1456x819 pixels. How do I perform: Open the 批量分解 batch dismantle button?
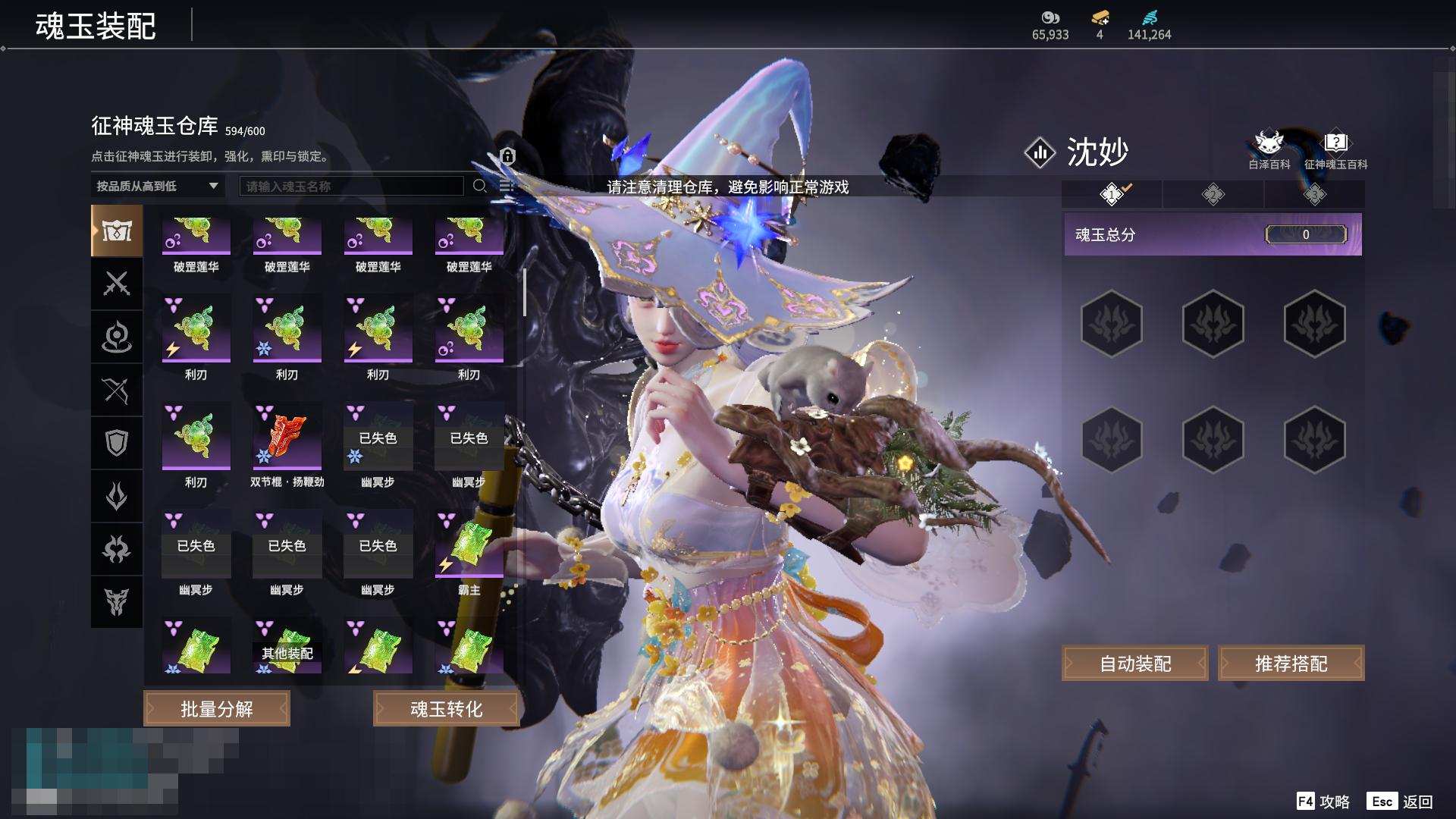click(x=217, y=708)
